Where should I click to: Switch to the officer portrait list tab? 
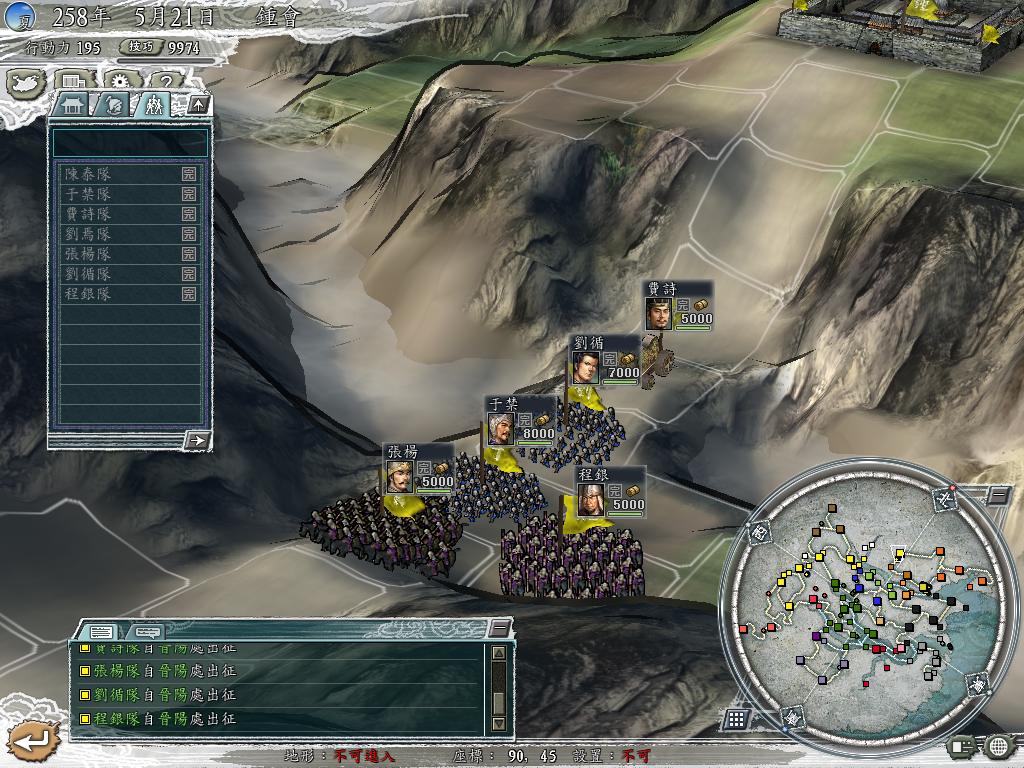114,104
